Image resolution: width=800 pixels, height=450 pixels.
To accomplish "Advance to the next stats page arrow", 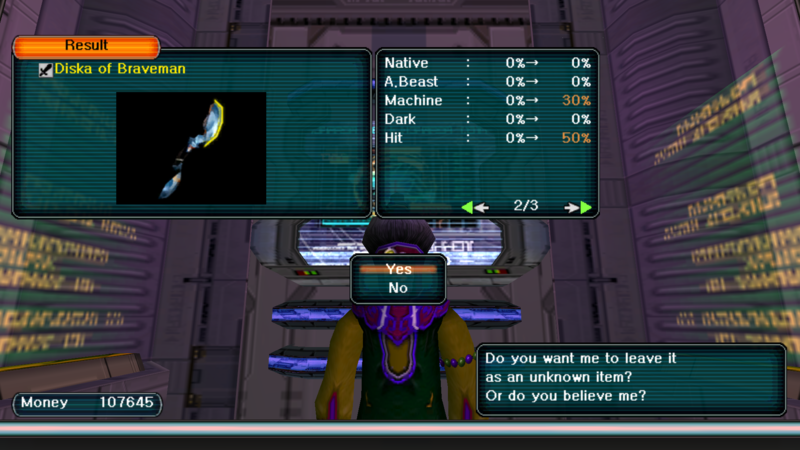I will pos(579,207).
